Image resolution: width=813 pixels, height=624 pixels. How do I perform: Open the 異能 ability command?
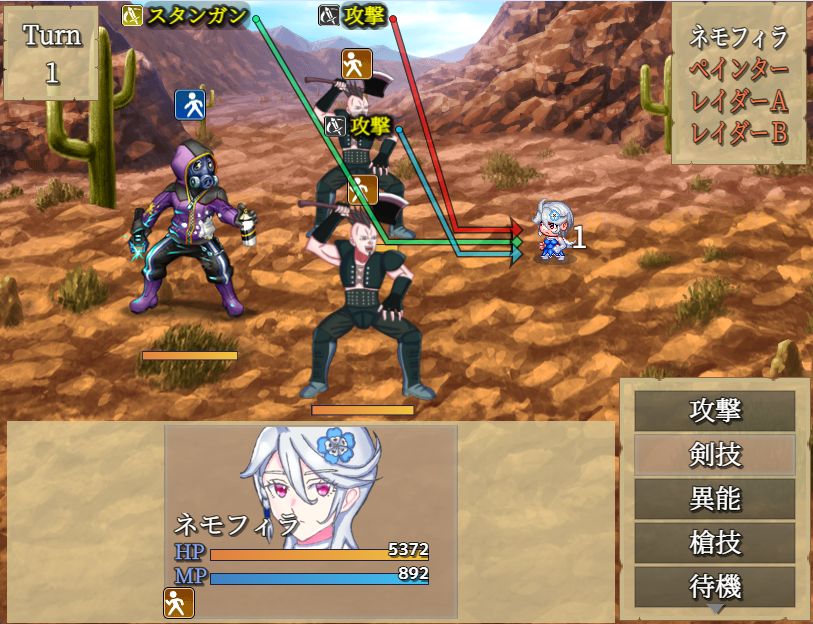[x=715, y=499]
